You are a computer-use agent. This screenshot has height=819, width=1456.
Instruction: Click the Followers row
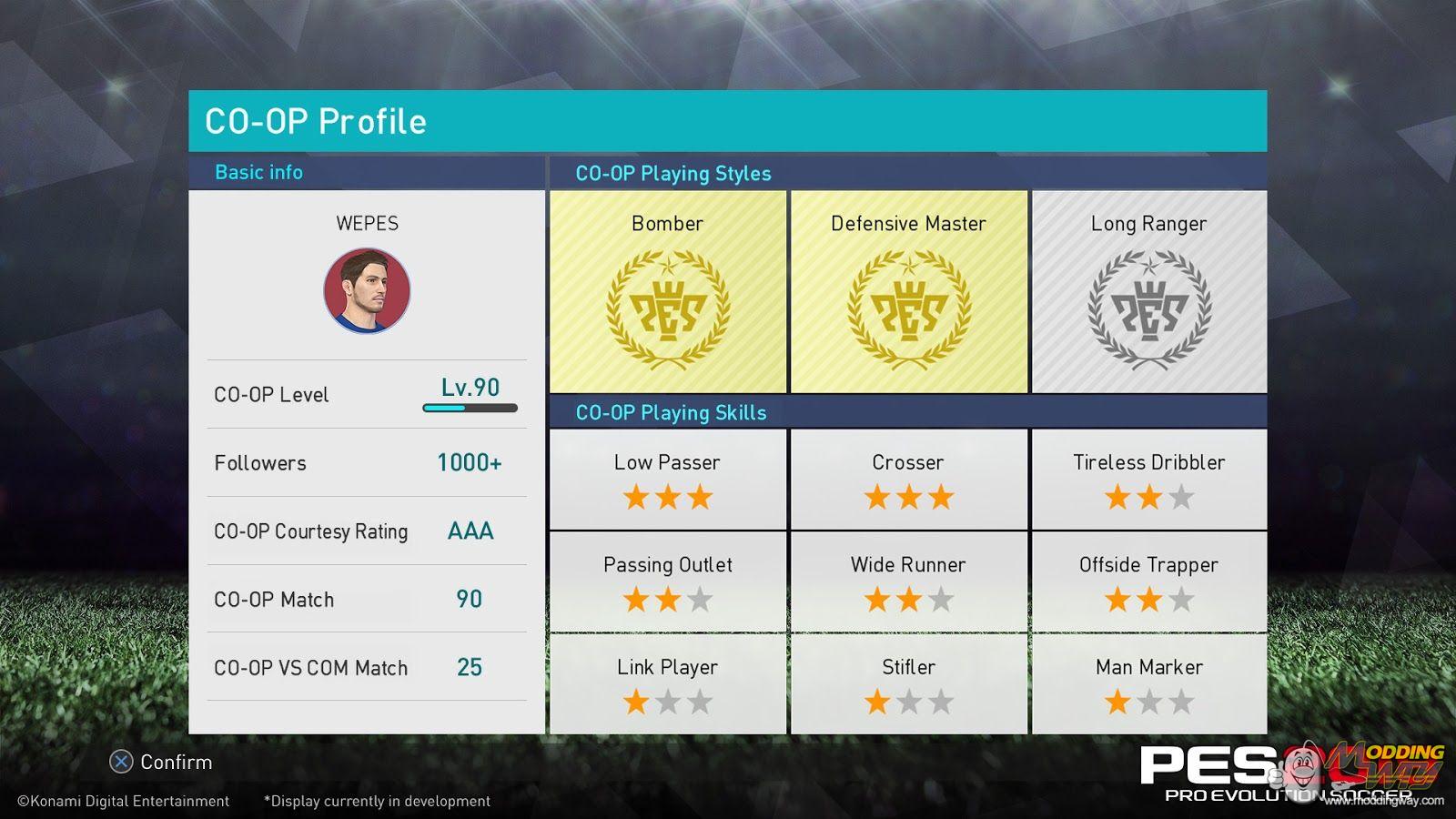click(367, 462)
